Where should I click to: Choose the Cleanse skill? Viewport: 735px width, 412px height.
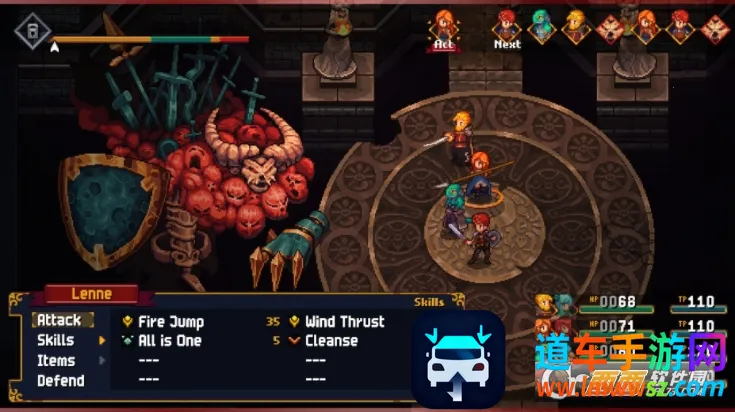[x=331, y=341]
